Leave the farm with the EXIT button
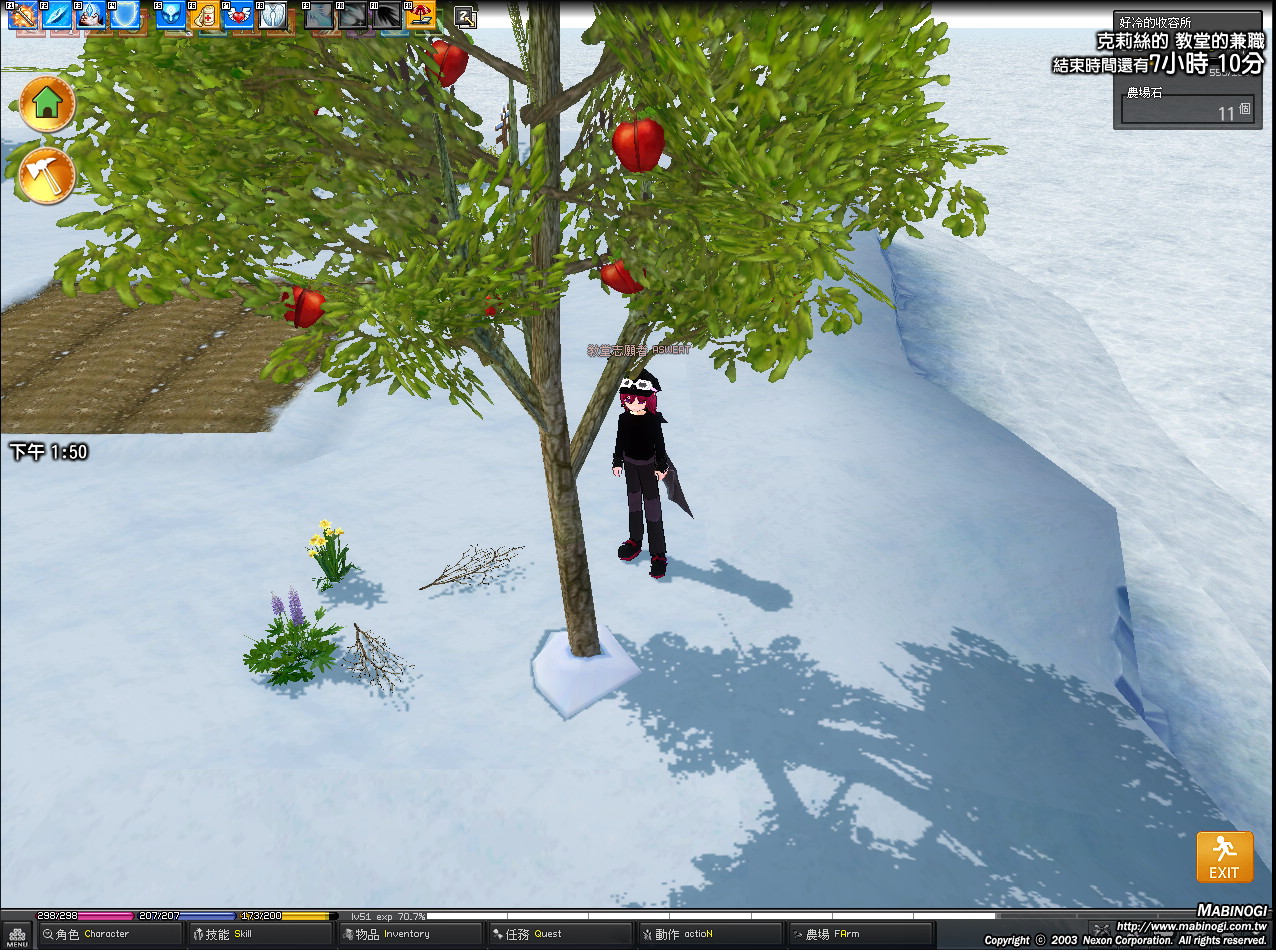This screenshot has height=950, width=1276. pyautogui.click(x=1224, y=858)
